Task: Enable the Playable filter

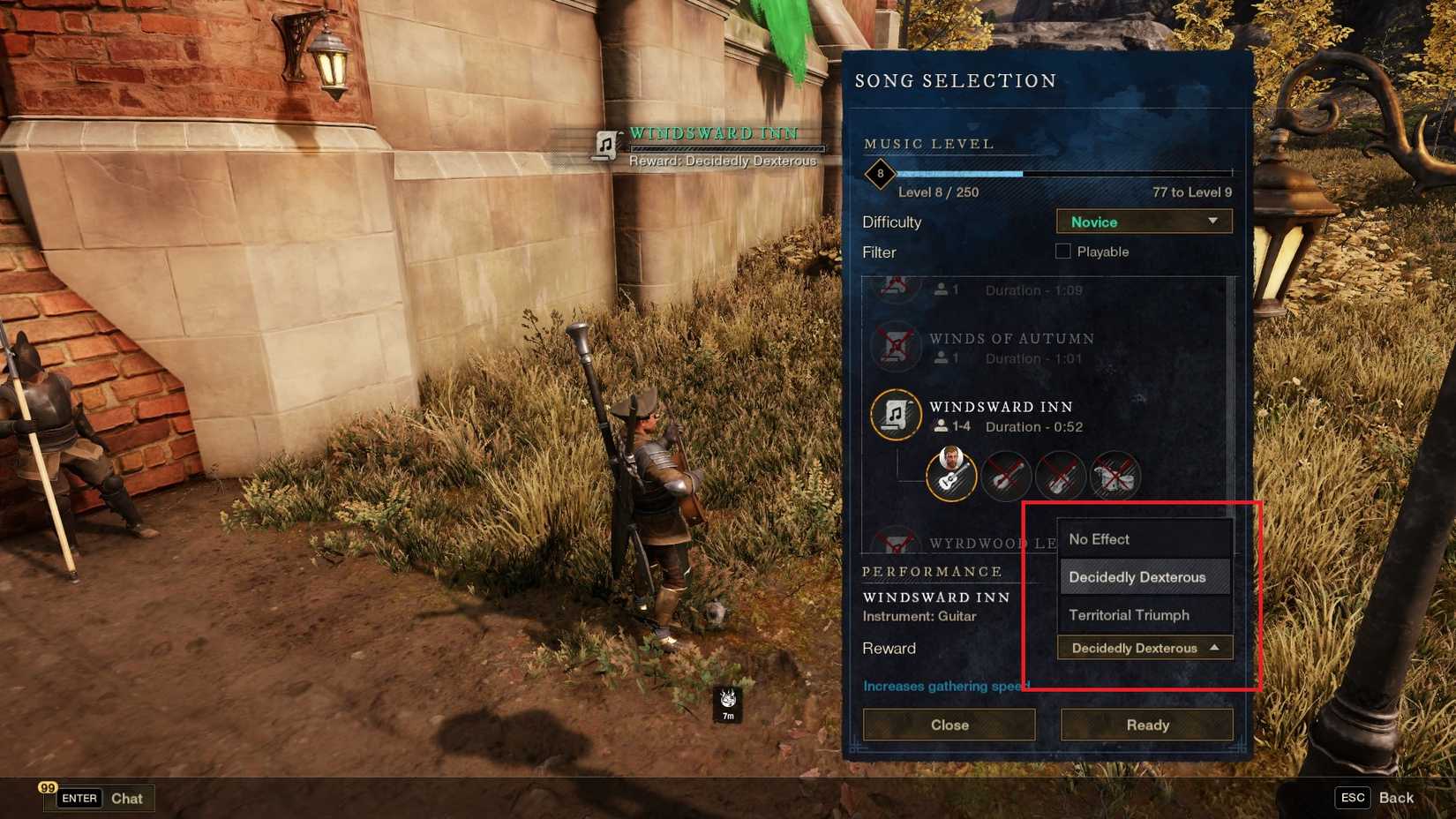Action: (1063, 252)
